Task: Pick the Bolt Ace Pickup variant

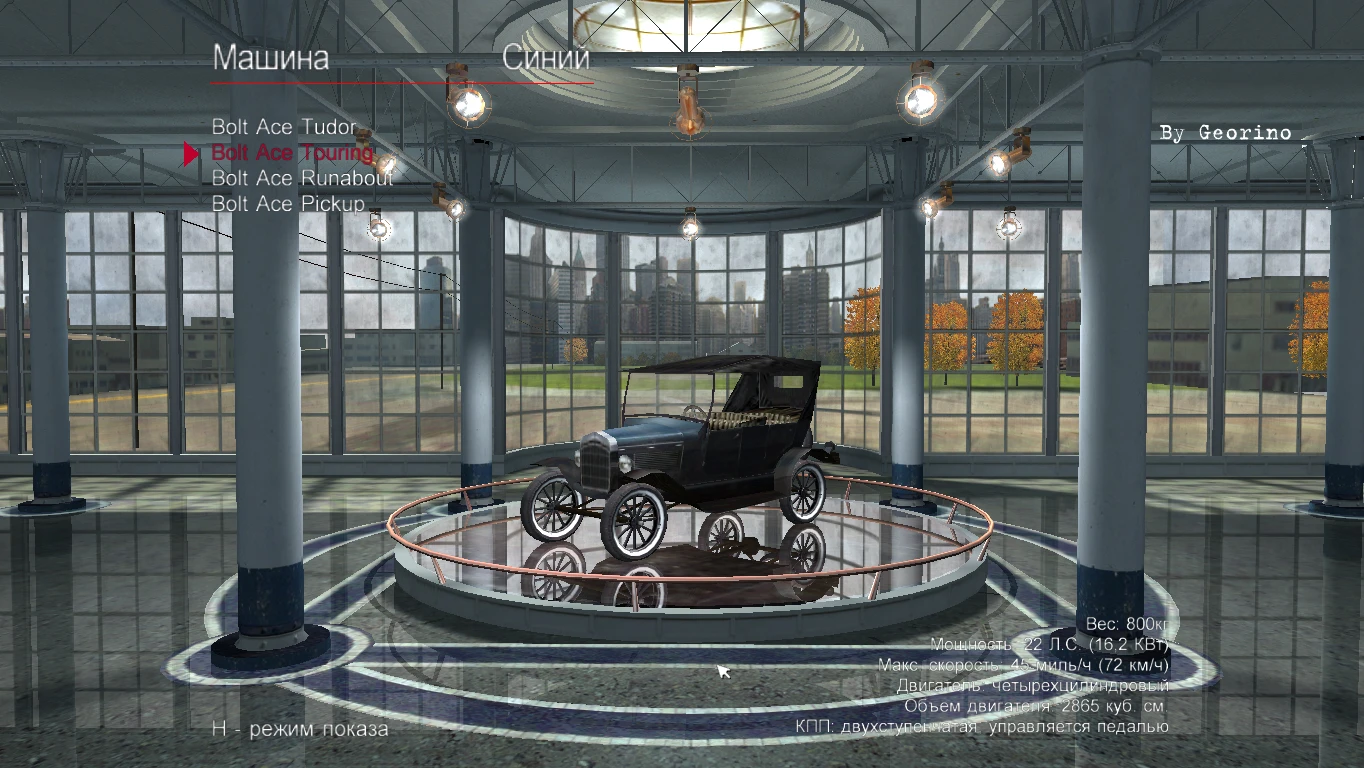Action: pyautogui.click(x=287, y=204)
